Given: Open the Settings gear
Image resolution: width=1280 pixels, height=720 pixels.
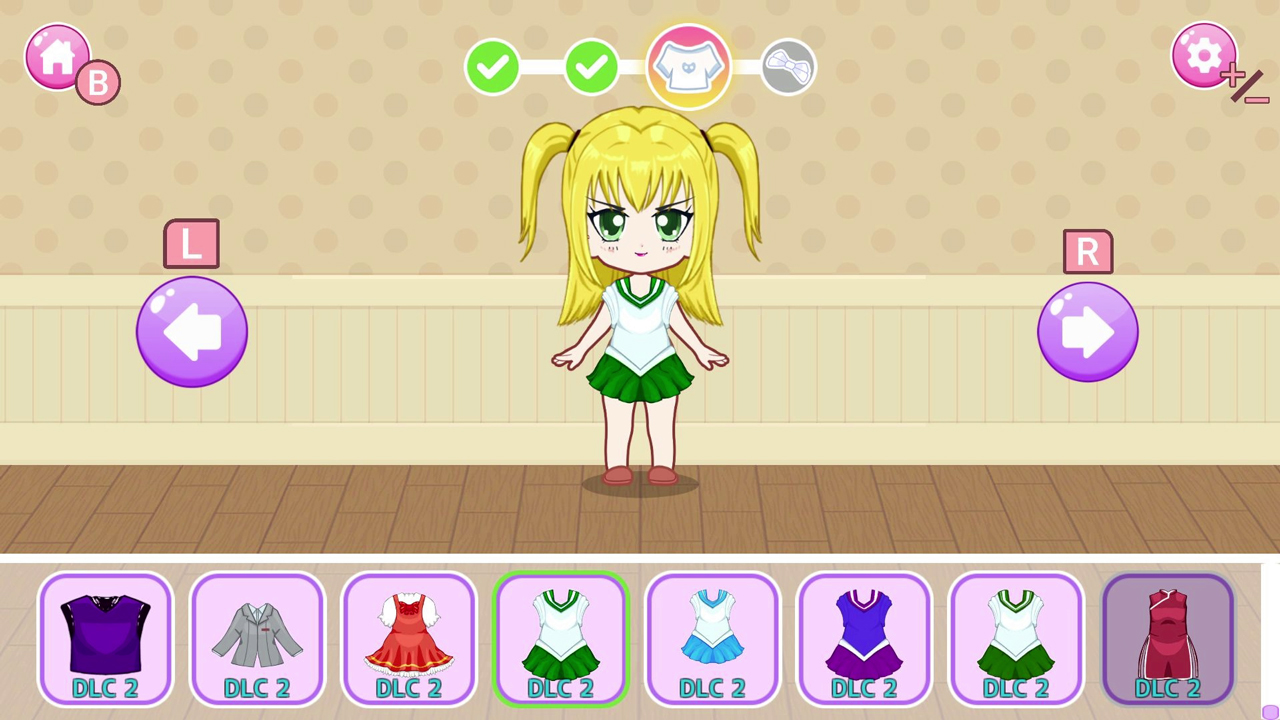Looking at the screenshot, I should [x=1204, y=55].
